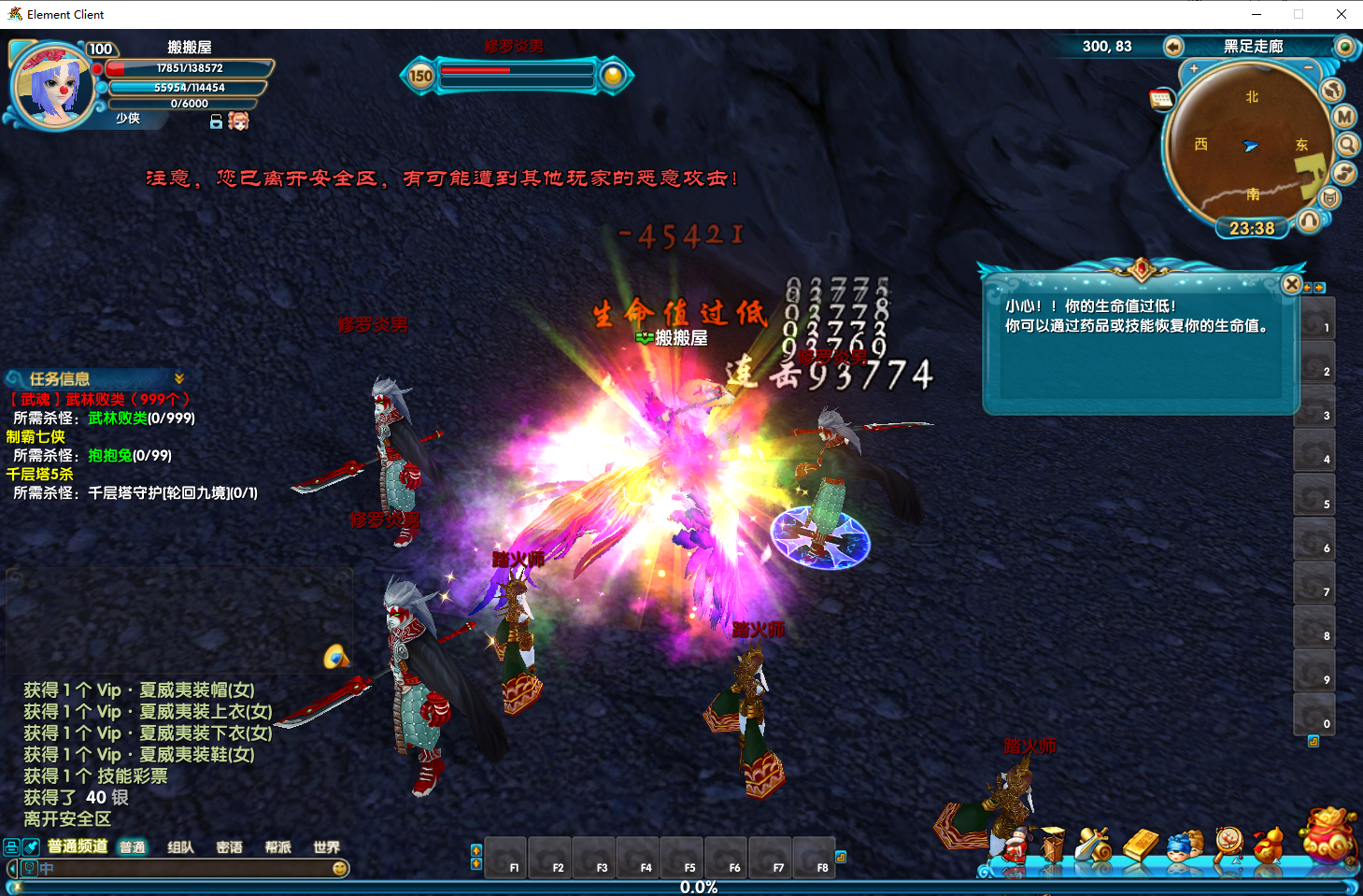Toggle the green orb beside zone name 黑足走廊
The height and width of the screenshot is (896, 1363).
click(x=1345, y=46)
